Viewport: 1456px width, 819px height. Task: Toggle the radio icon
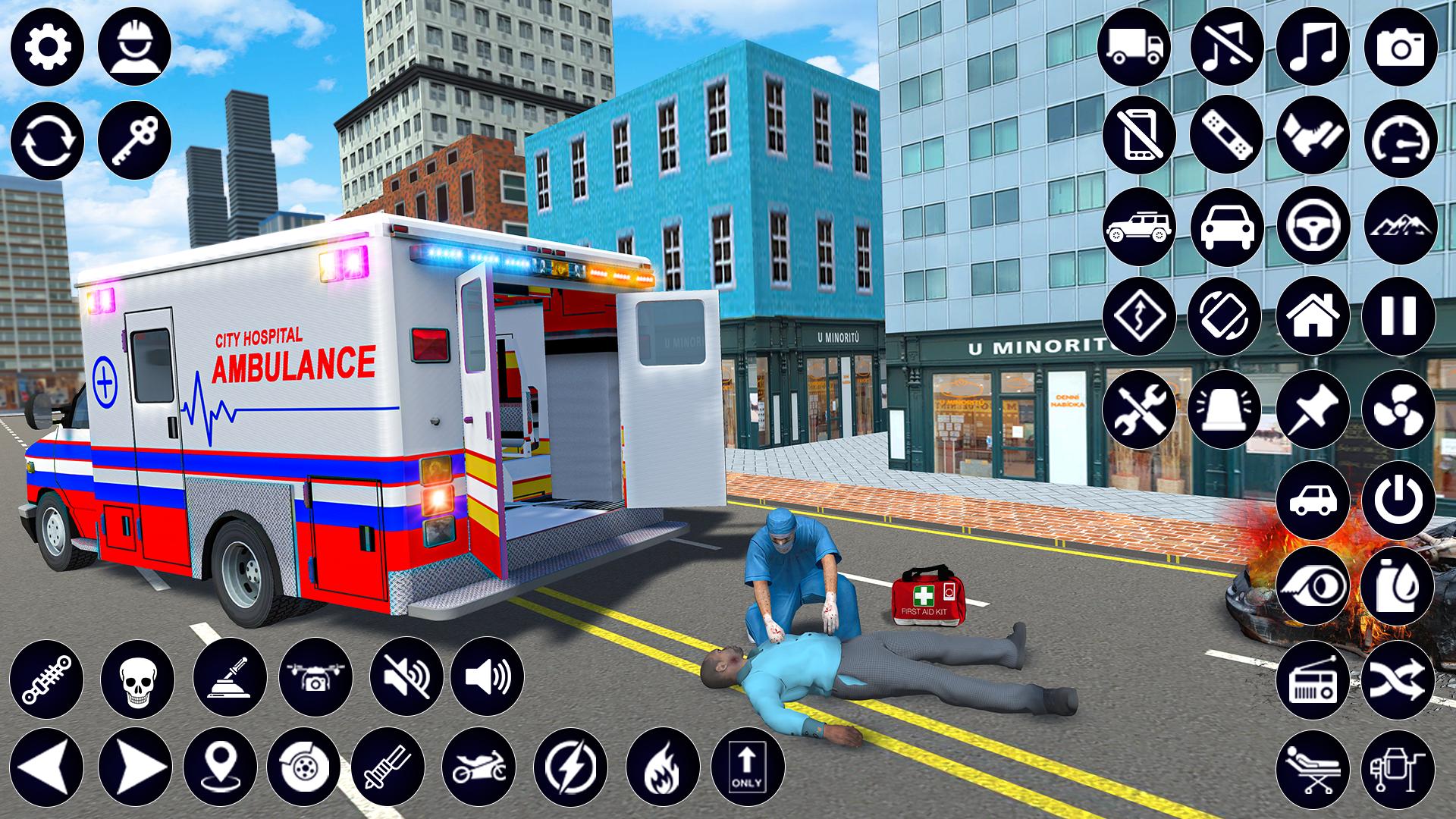click(x=1313, y=678)
